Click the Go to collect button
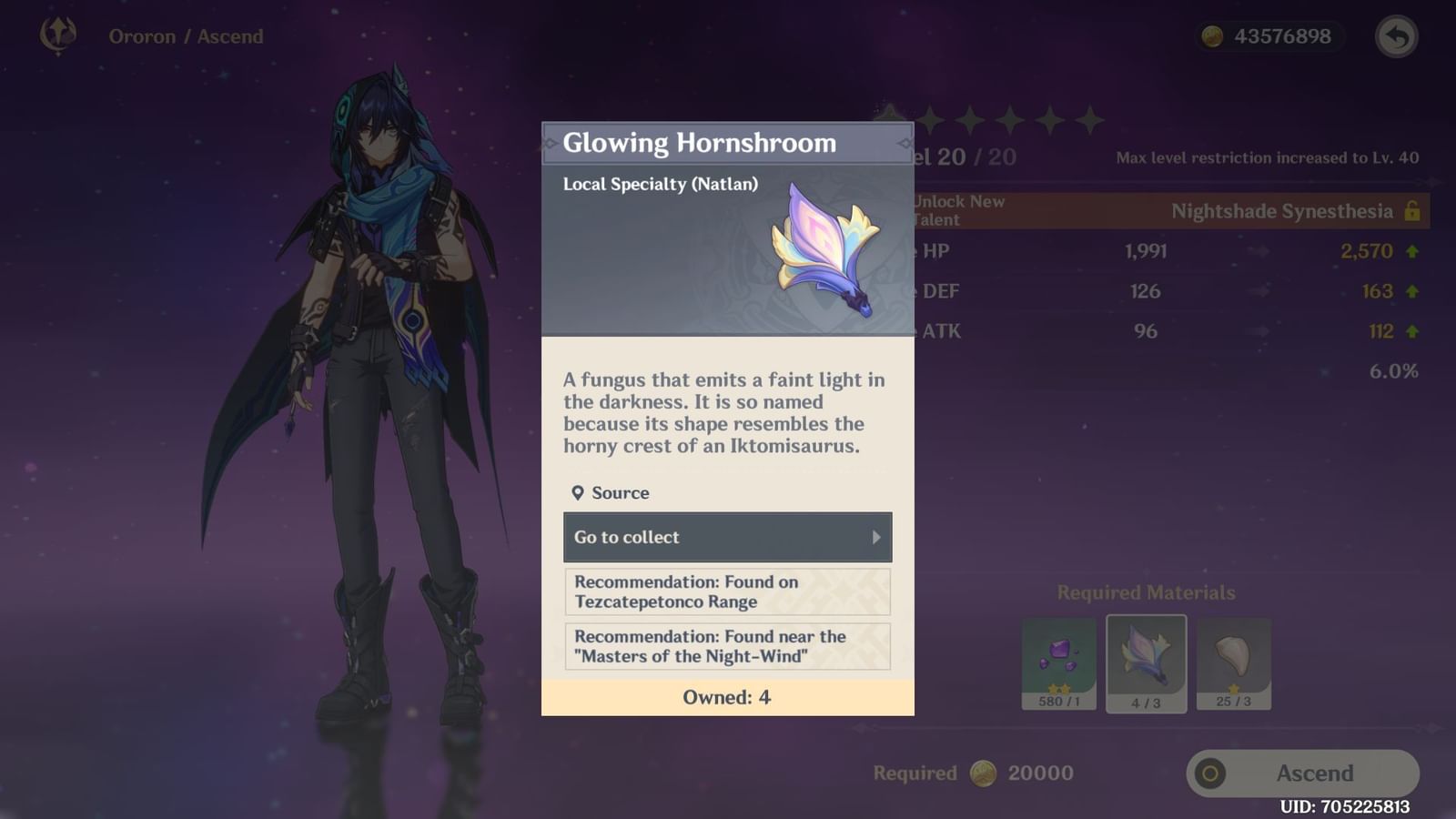 [727, 537]
